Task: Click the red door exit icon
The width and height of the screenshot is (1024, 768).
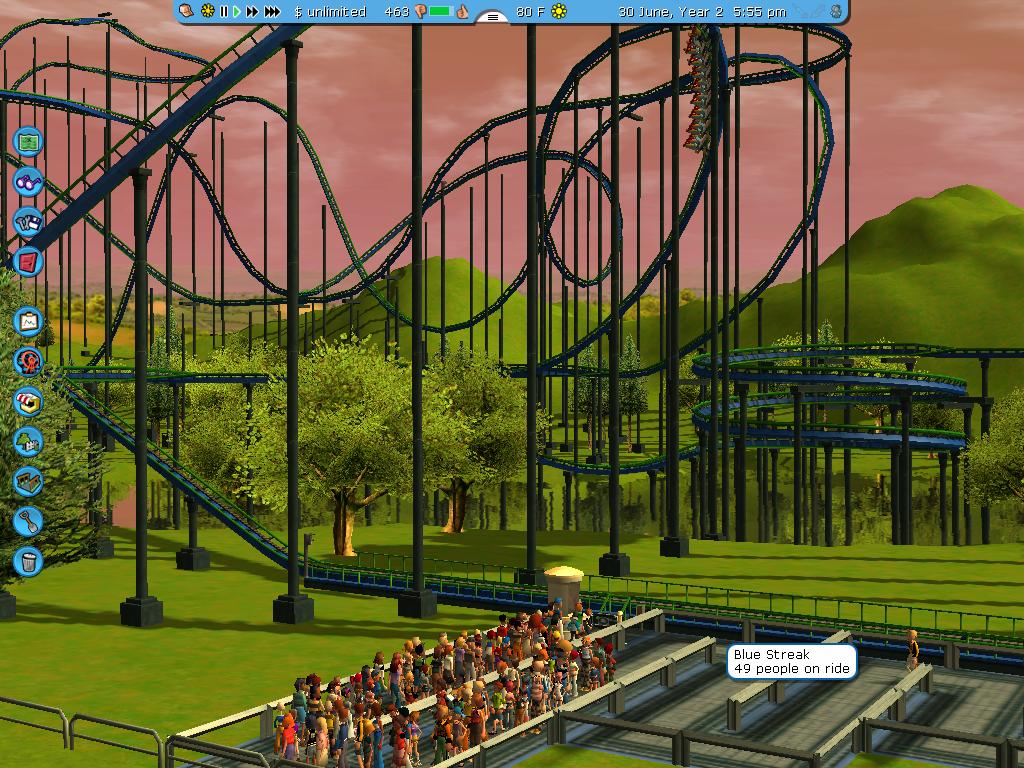Action: click(28, 262)
